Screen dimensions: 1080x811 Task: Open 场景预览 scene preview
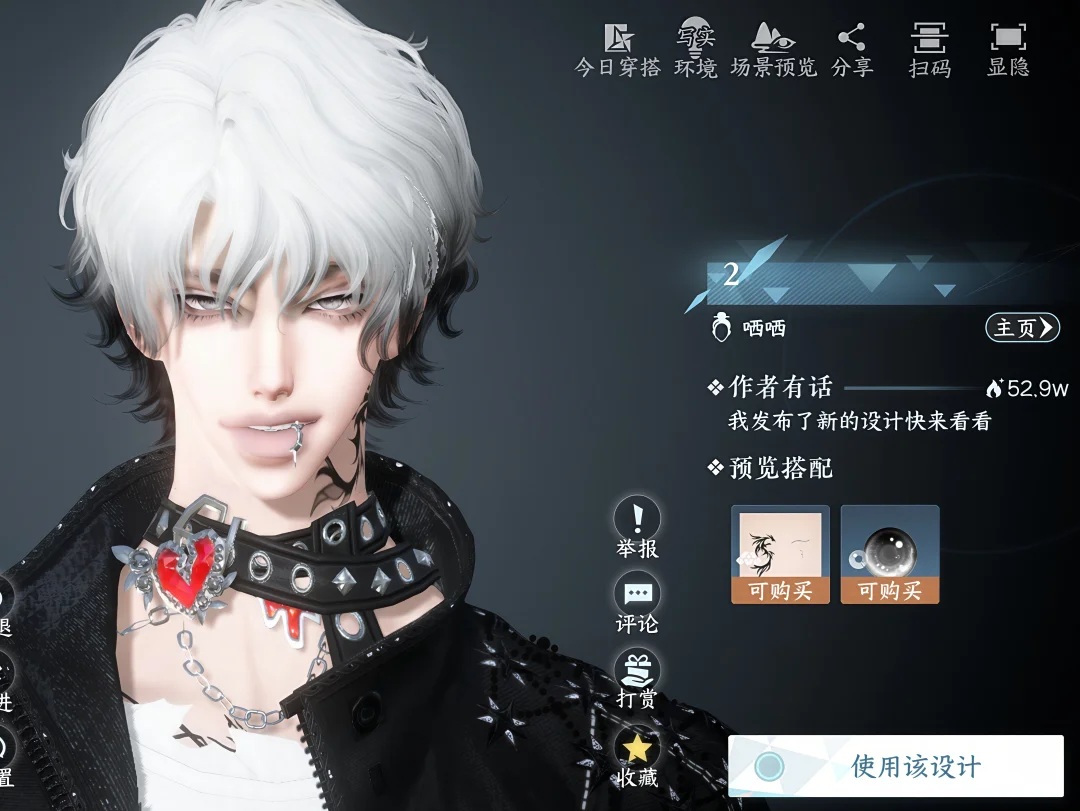point(773,50)
